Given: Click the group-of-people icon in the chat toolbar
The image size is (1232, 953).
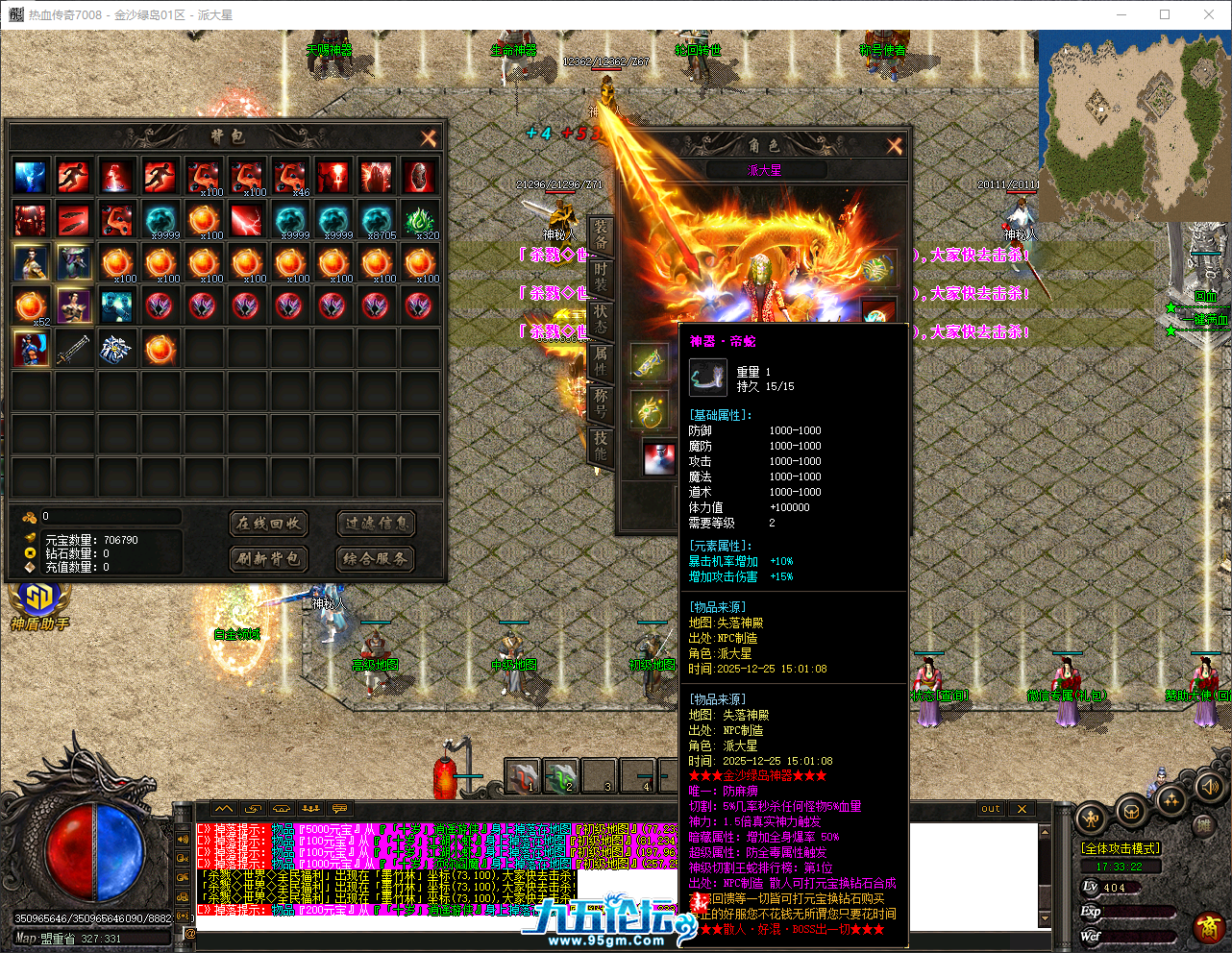Looking at the screenshot, I should pos(310,809).
